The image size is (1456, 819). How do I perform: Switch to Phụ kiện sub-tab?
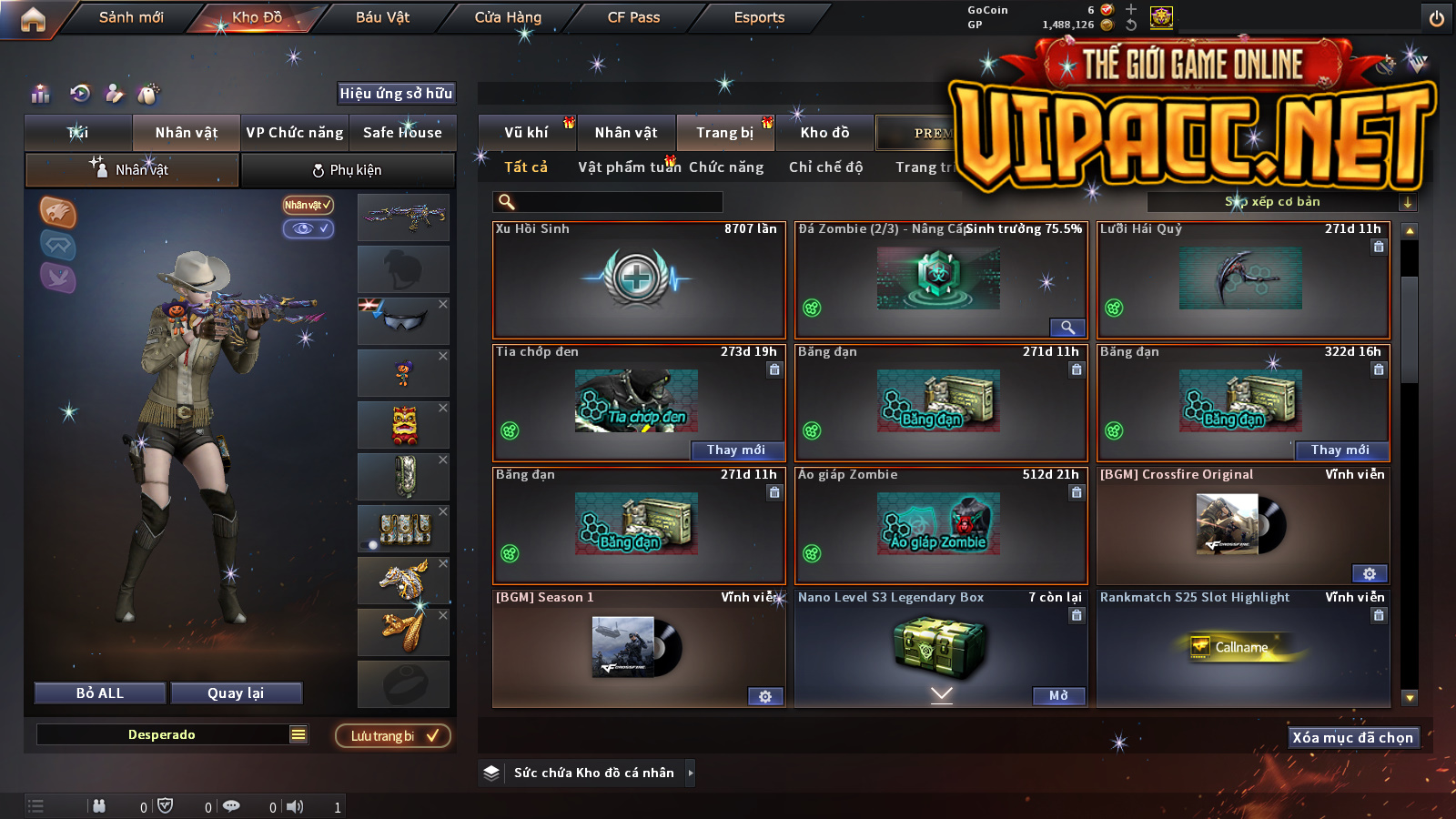(347, 170)
